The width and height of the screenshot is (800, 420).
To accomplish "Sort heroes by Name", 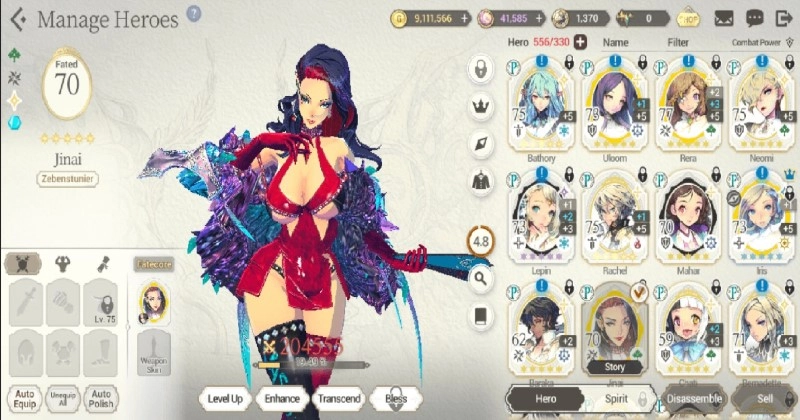I will pyautogui.click(x=616, y=43).
